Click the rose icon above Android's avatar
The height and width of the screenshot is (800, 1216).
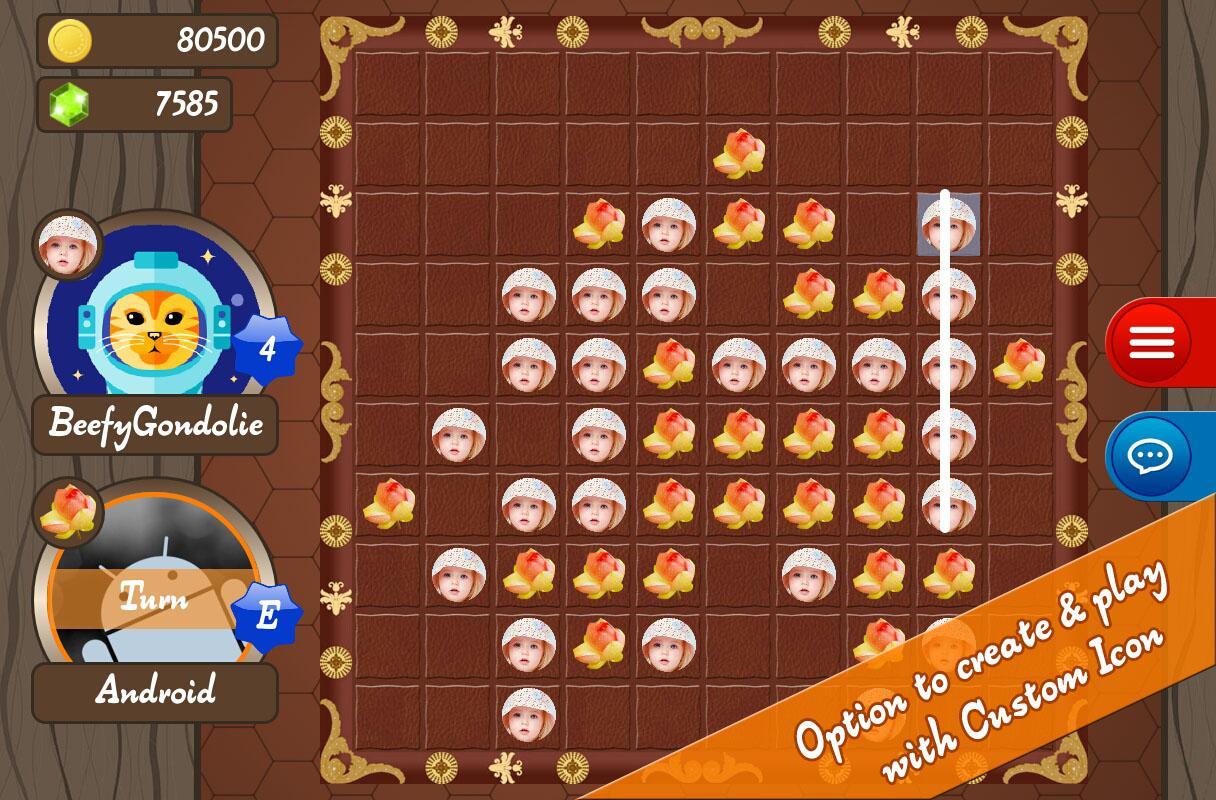(68, 511)
